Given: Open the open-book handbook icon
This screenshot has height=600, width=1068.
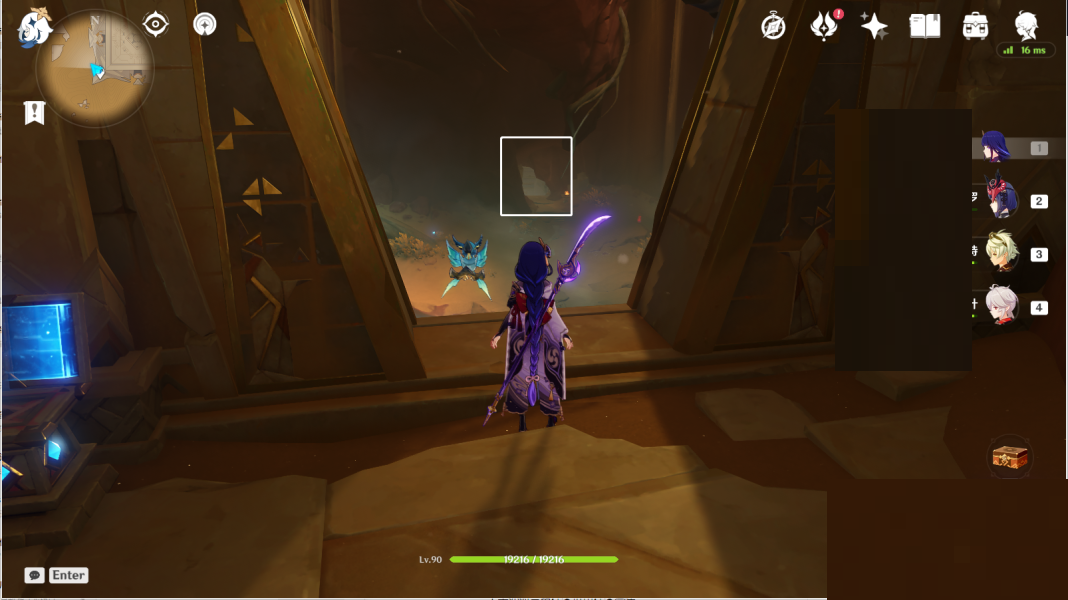Looking at the screenshot, I should pyautogui.click(x=925, y=26).
